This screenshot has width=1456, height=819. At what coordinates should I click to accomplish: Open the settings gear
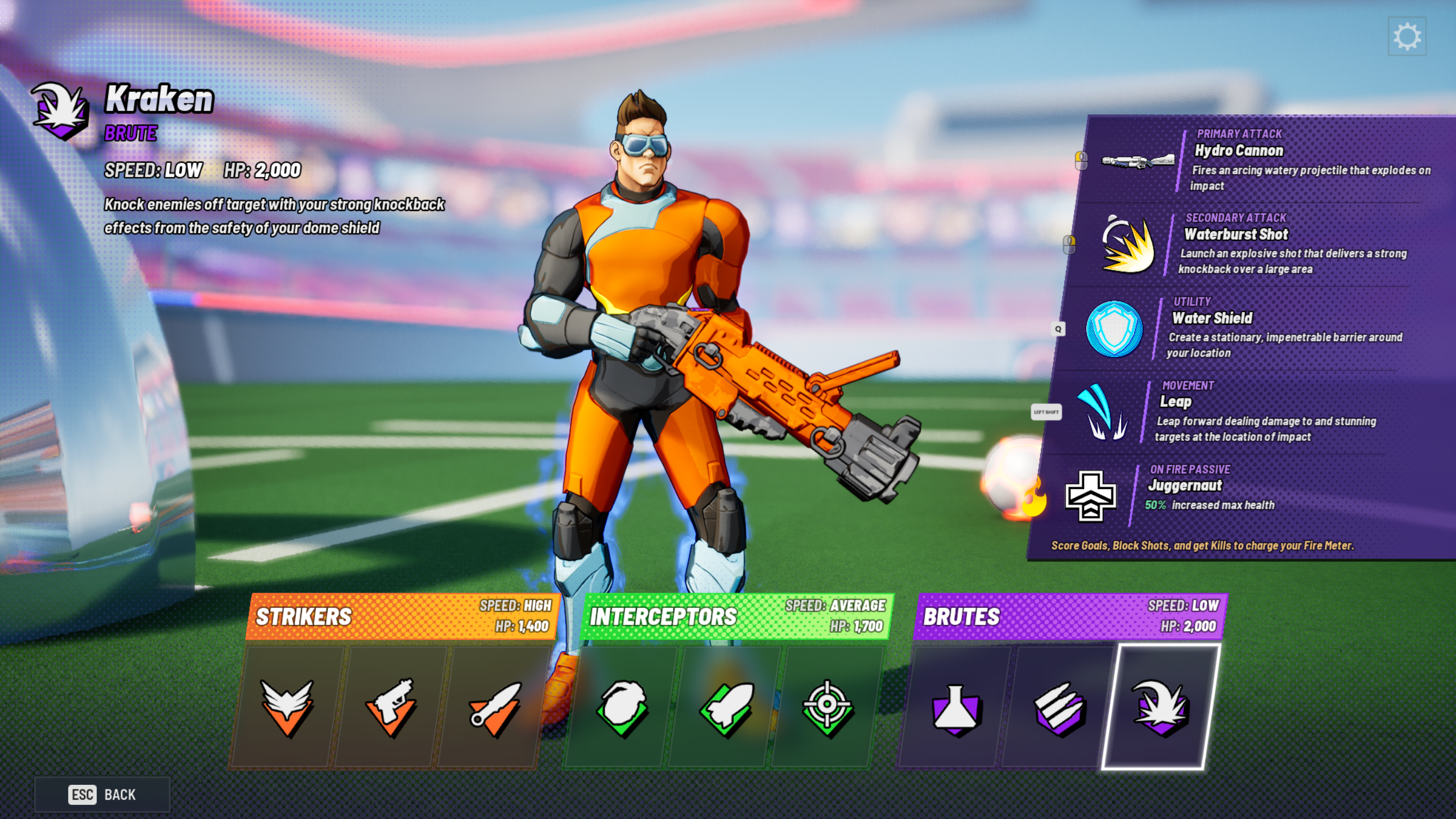coord(1408,36)
